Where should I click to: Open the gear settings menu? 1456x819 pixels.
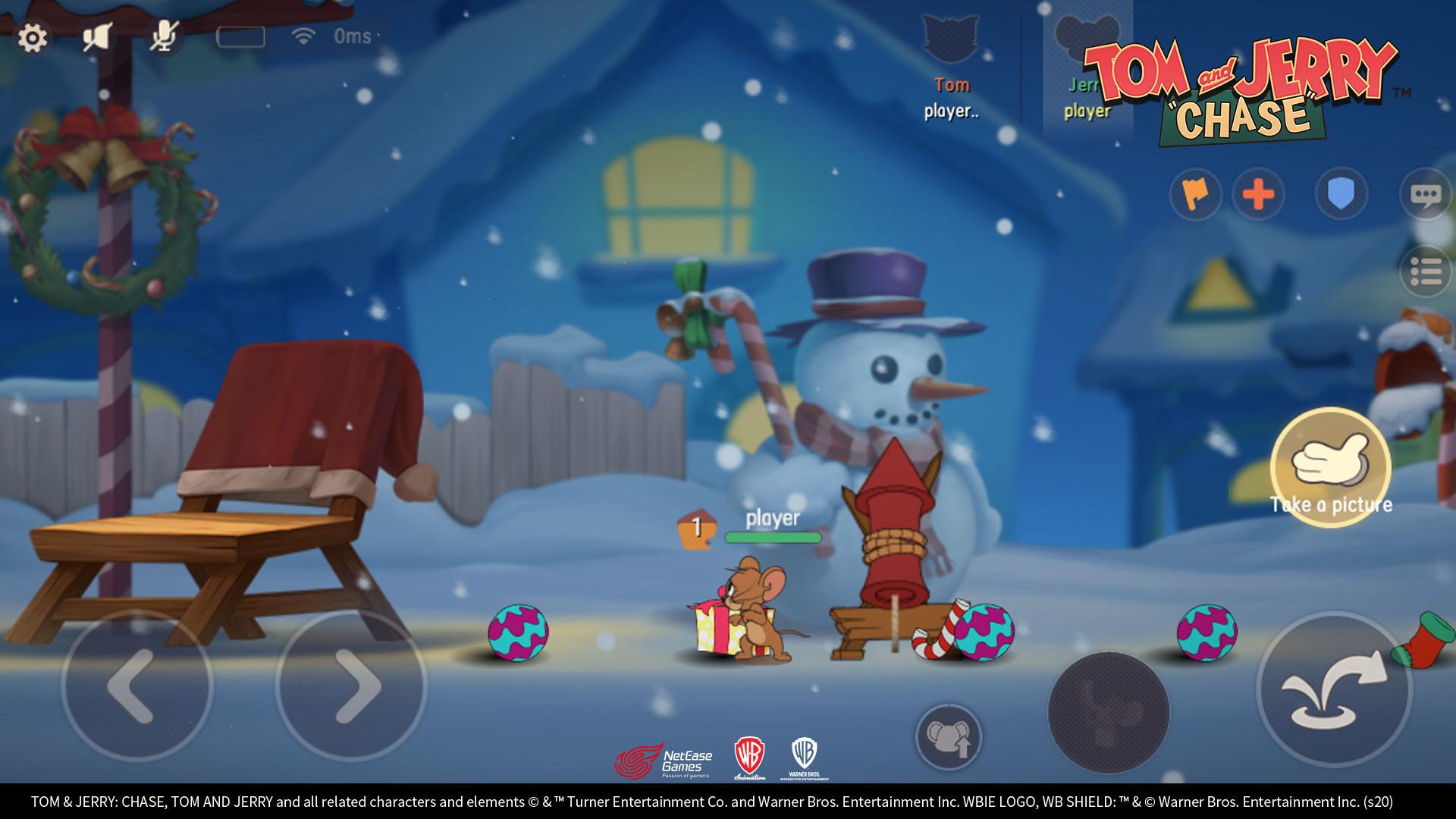pos(33,38)
